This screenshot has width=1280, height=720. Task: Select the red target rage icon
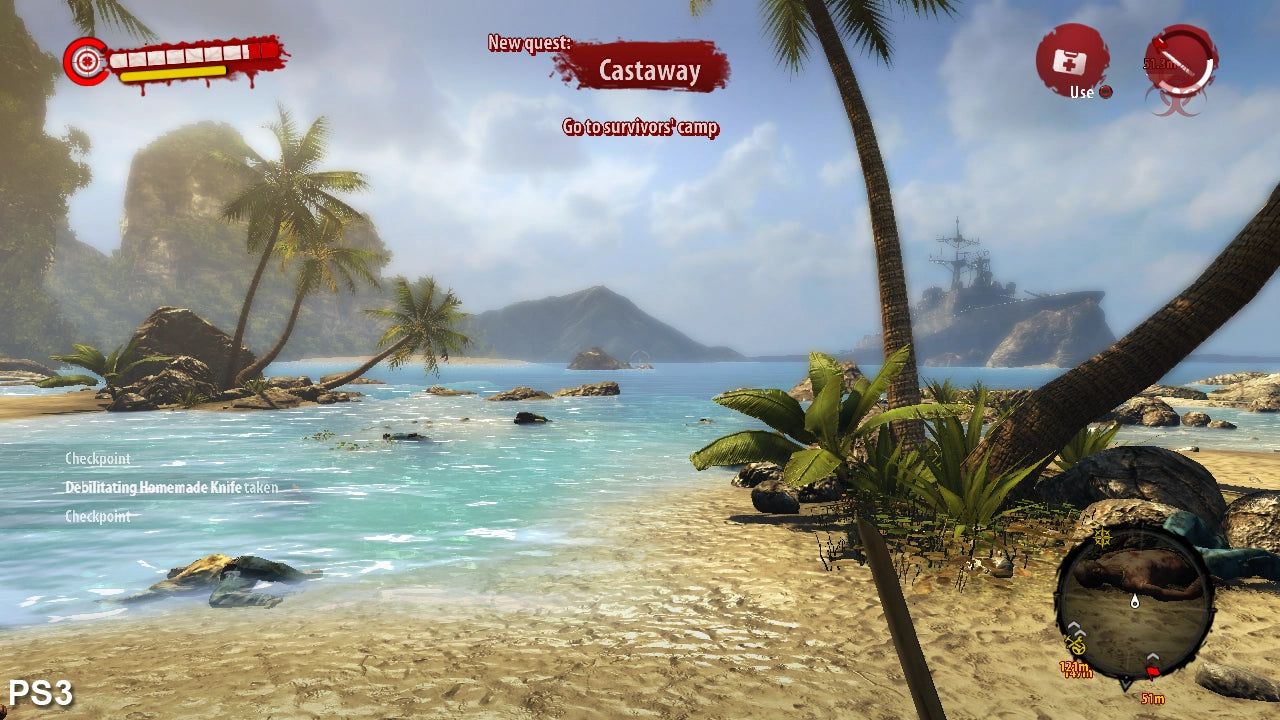87,62
